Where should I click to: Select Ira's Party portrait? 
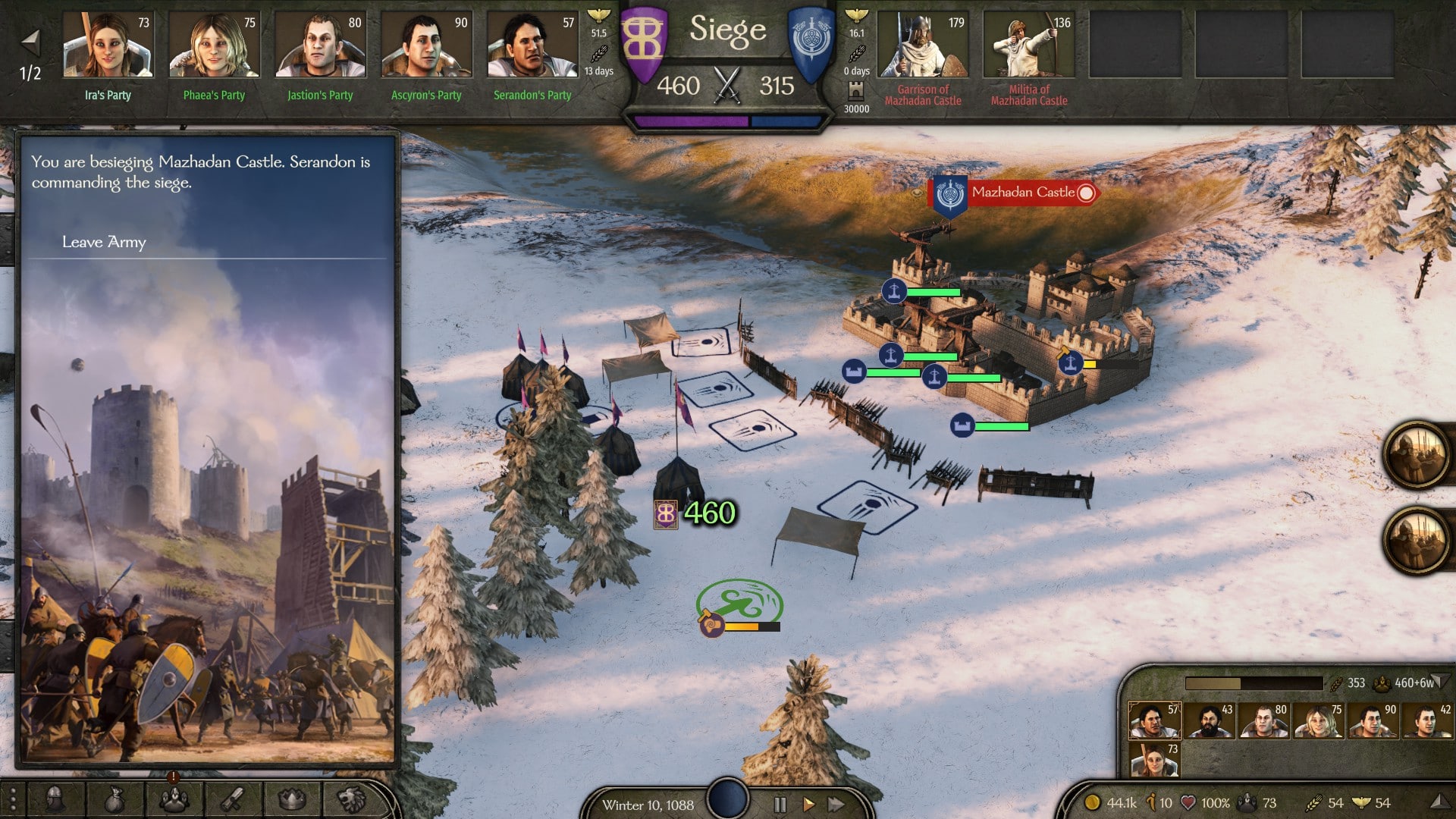[108, 45]
